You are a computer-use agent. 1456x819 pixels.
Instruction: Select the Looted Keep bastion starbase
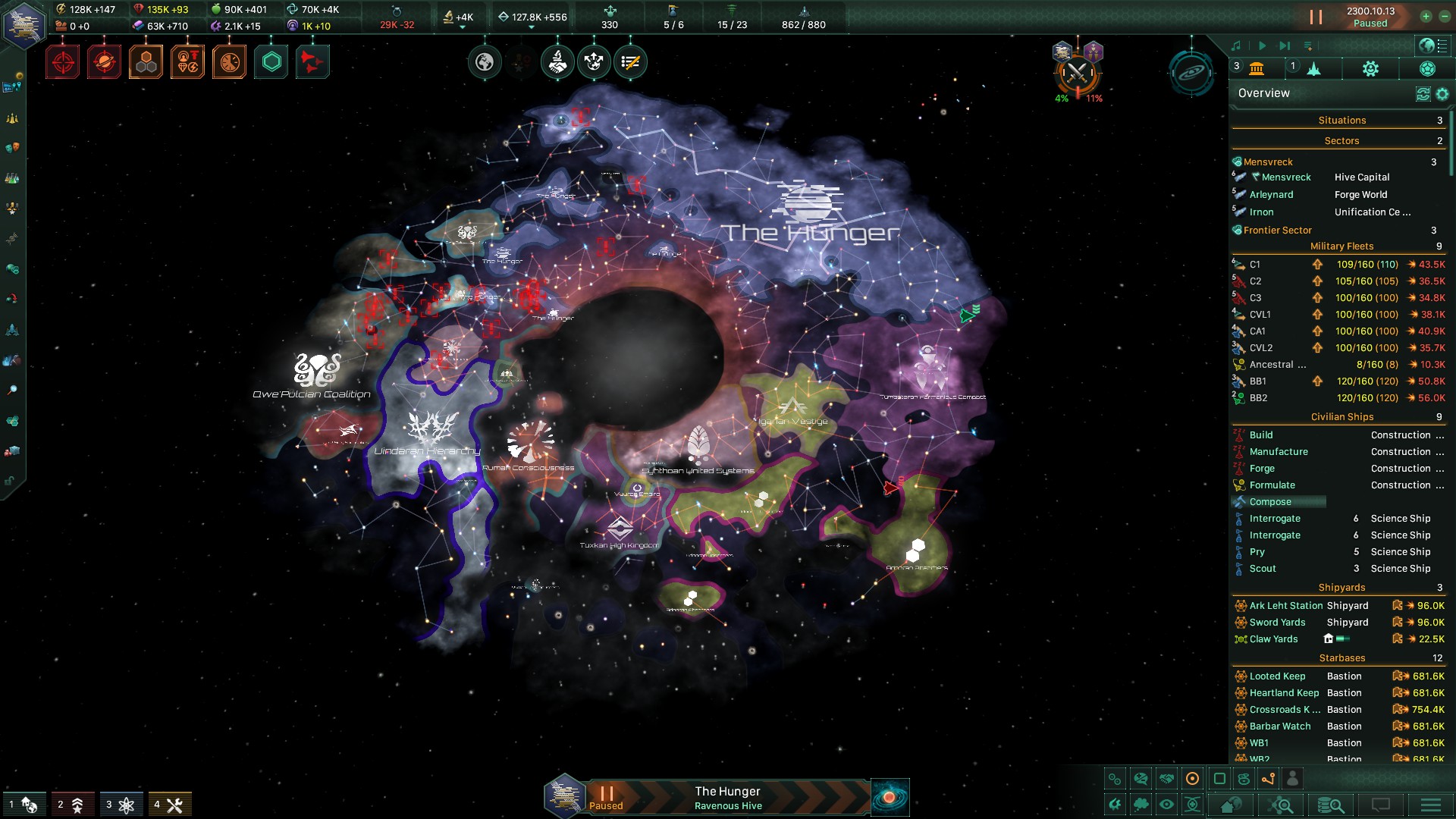pos(1277,676)
